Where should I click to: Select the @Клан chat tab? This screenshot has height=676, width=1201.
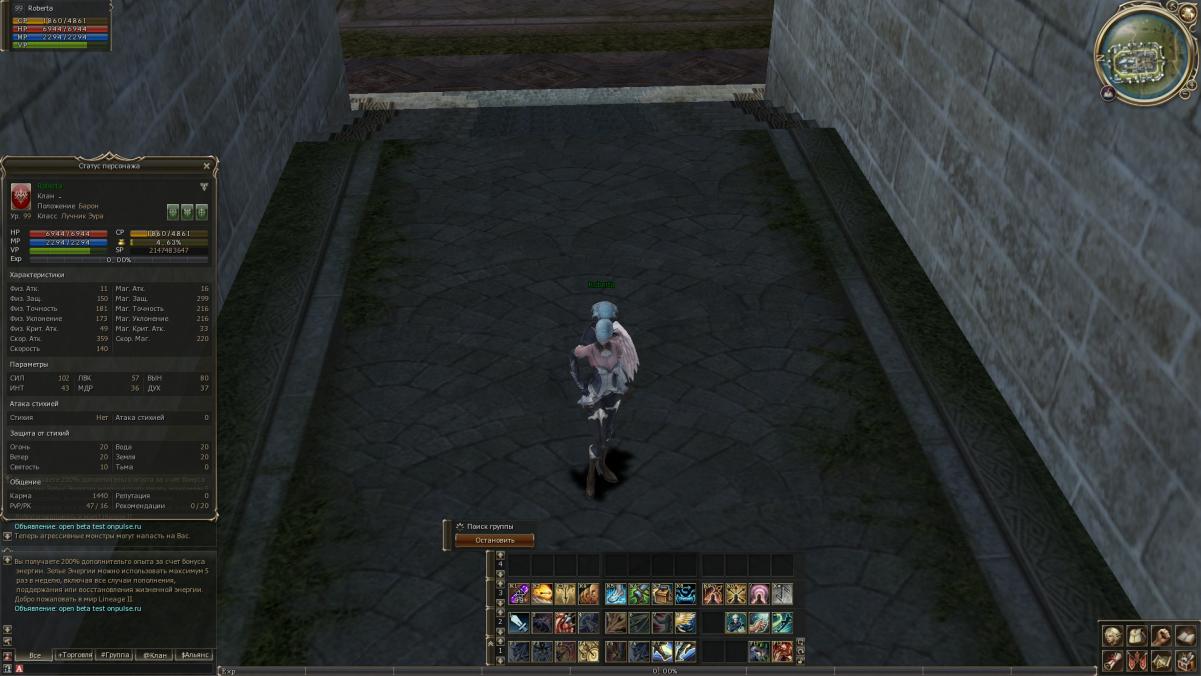(x=154, y=655)
